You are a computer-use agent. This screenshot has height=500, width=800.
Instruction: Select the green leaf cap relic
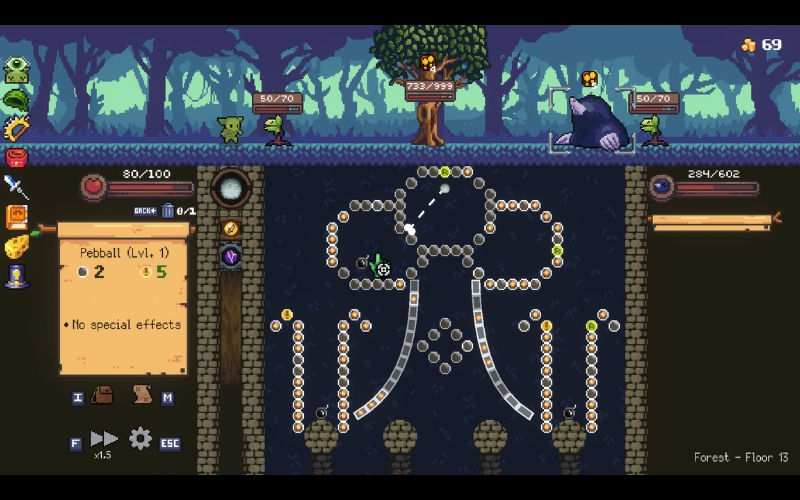click(x=16, y=99)
